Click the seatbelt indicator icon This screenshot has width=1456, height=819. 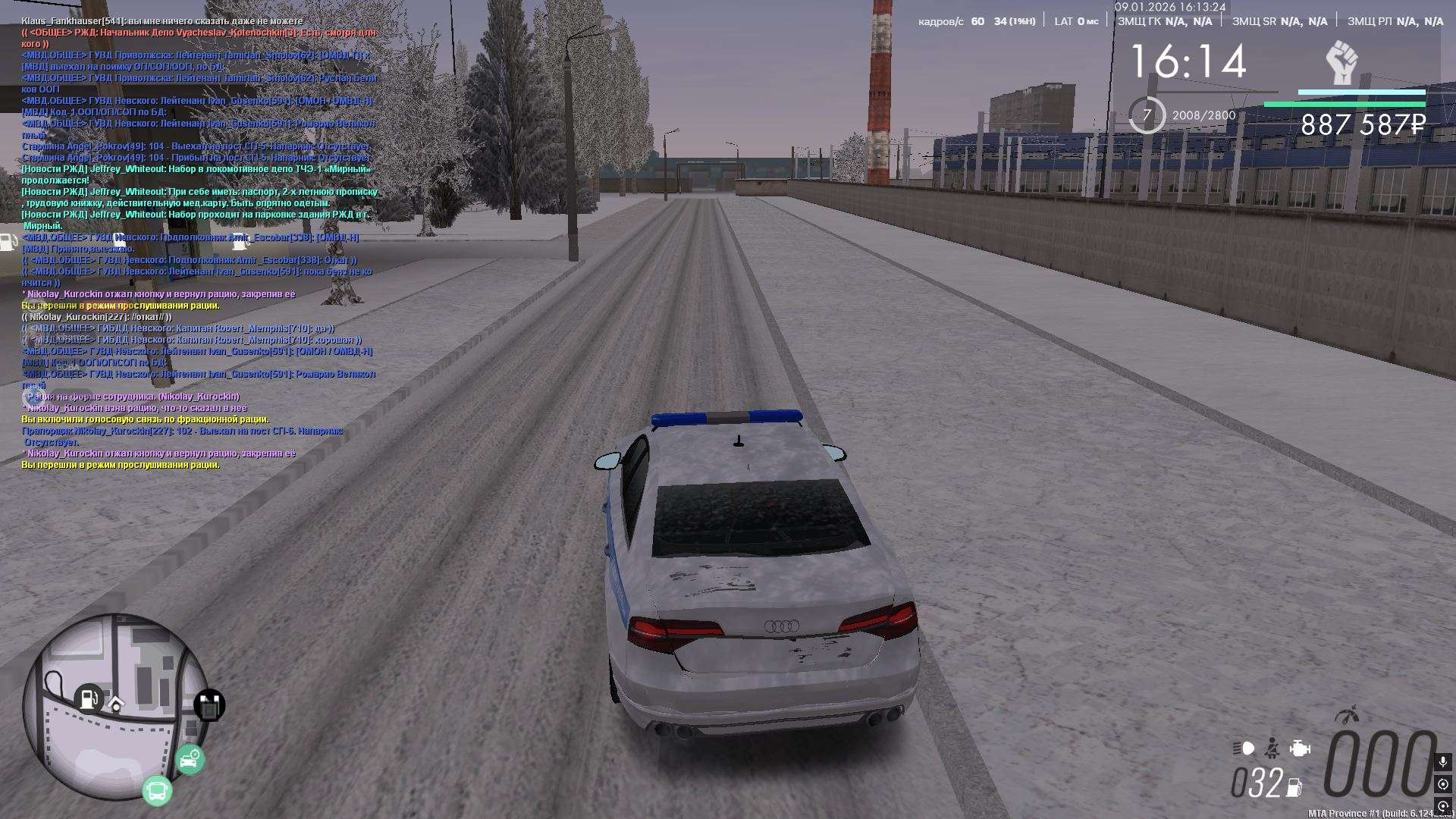1273,748
